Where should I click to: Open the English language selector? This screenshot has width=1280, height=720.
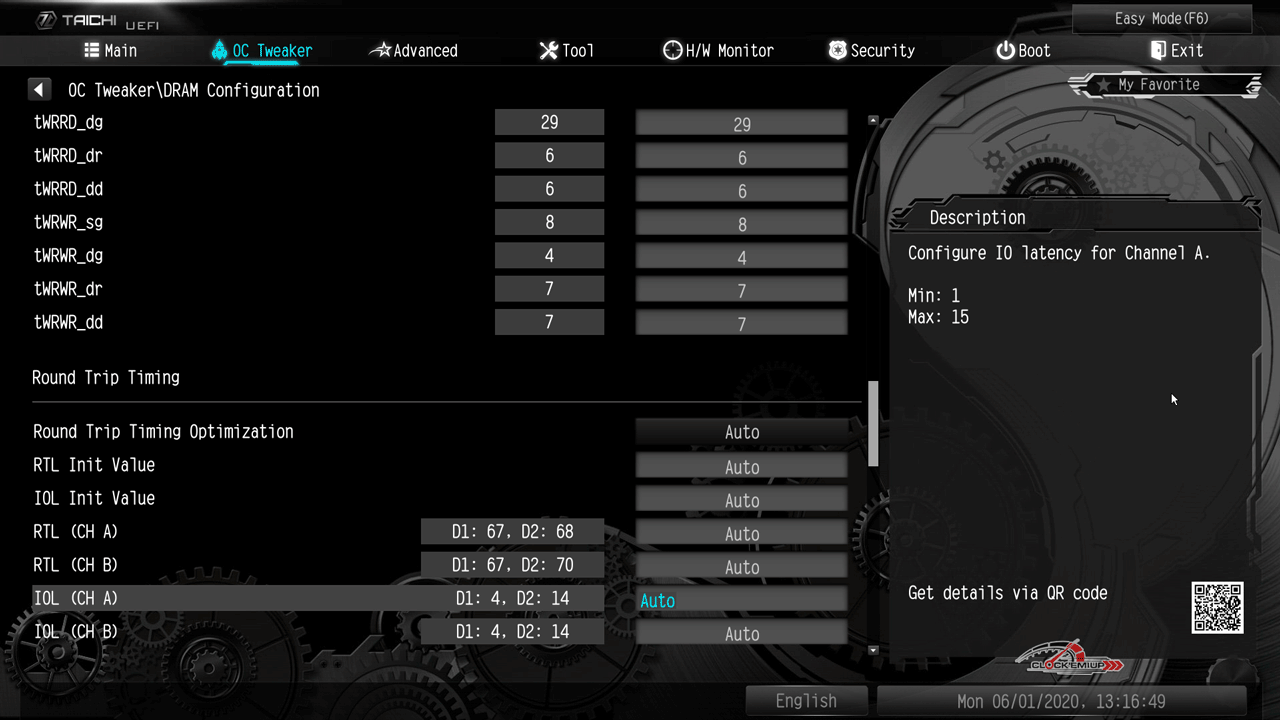(x=806, y=701)
